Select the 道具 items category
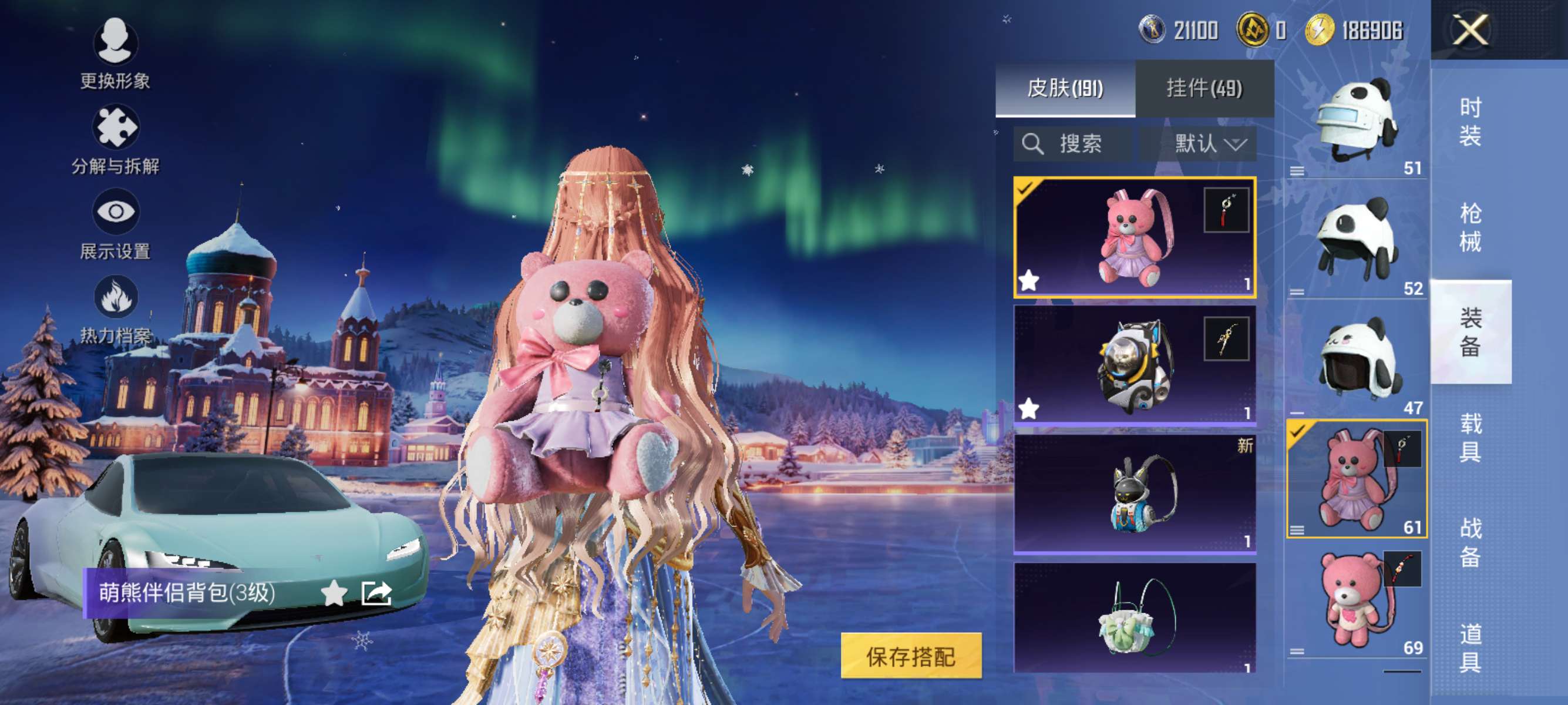Viewport: 1568px width, 705px height. [x=1470, y=648]
